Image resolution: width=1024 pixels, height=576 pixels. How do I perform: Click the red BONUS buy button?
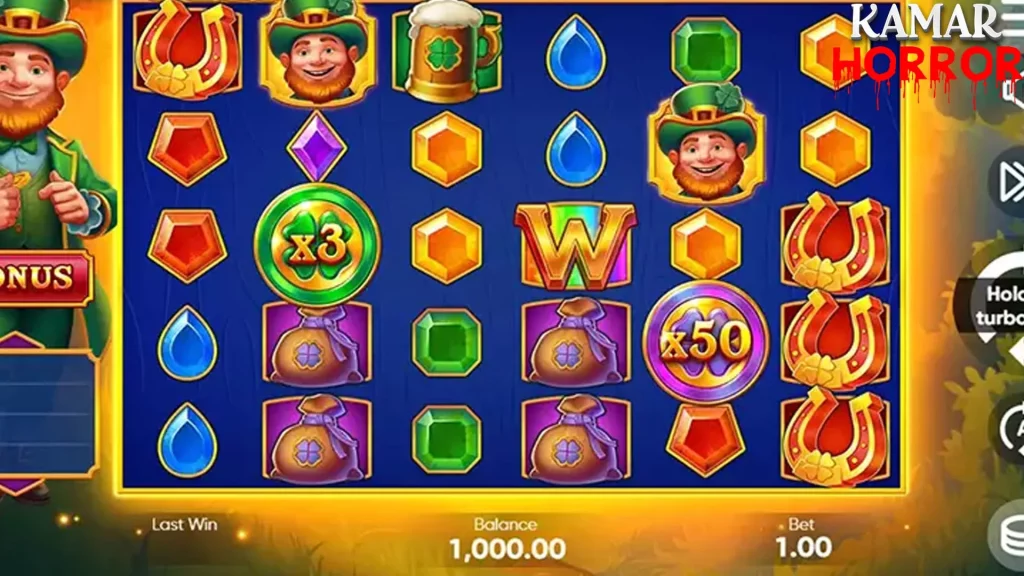(x=42, y=278)
